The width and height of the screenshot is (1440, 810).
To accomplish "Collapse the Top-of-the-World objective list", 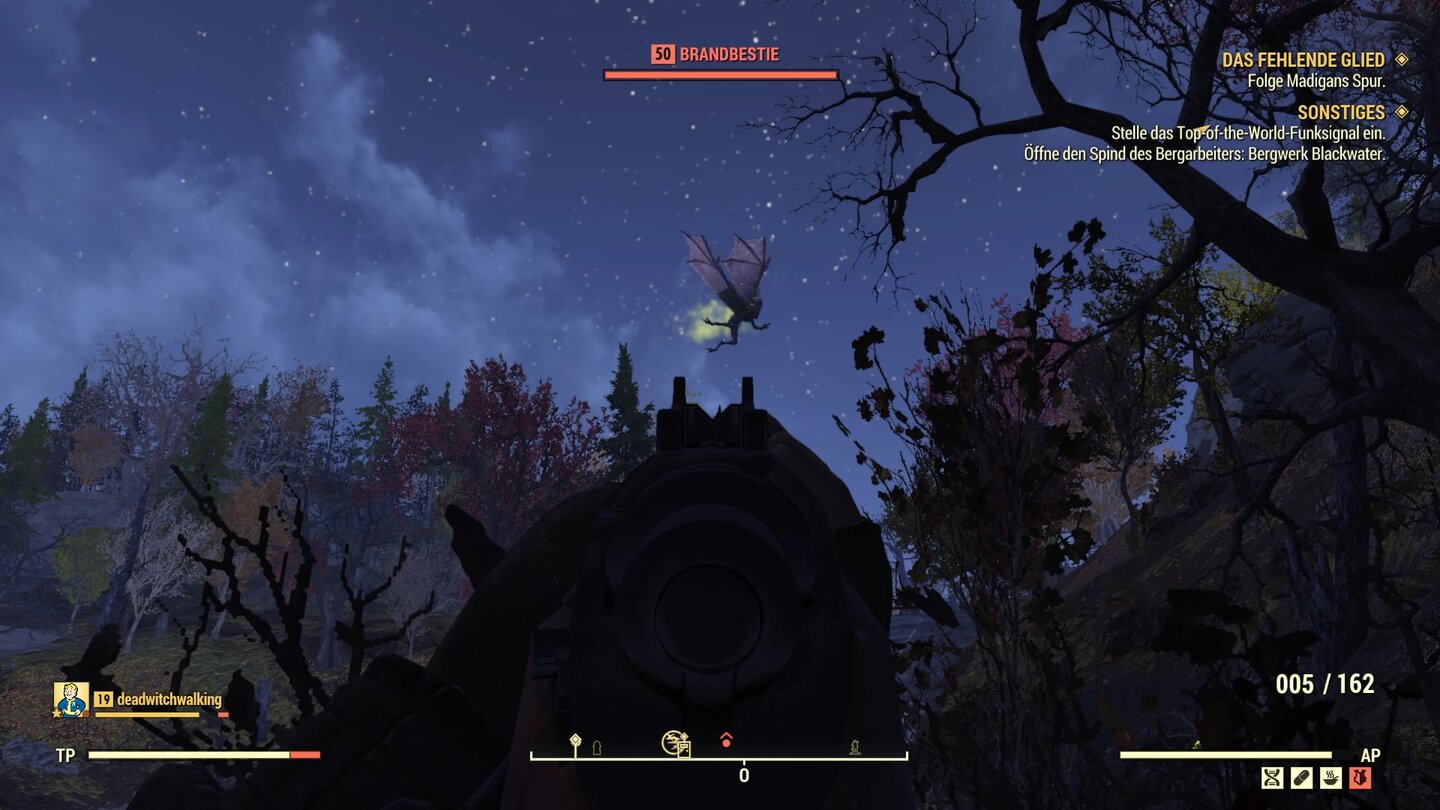I will tap(1249, 130).
